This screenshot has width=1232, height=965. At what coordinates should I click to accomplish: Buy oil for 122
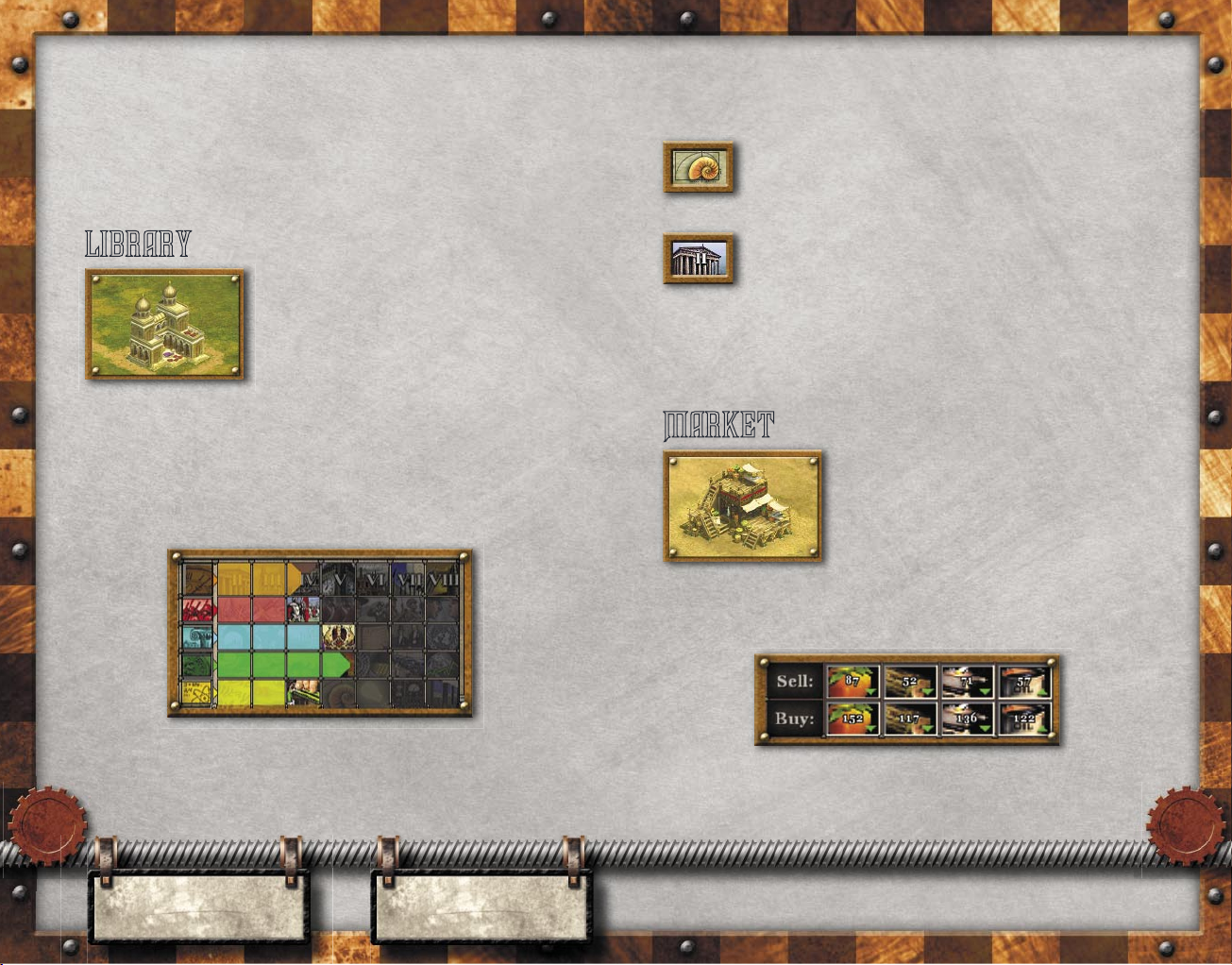[x=1024, y=719]
